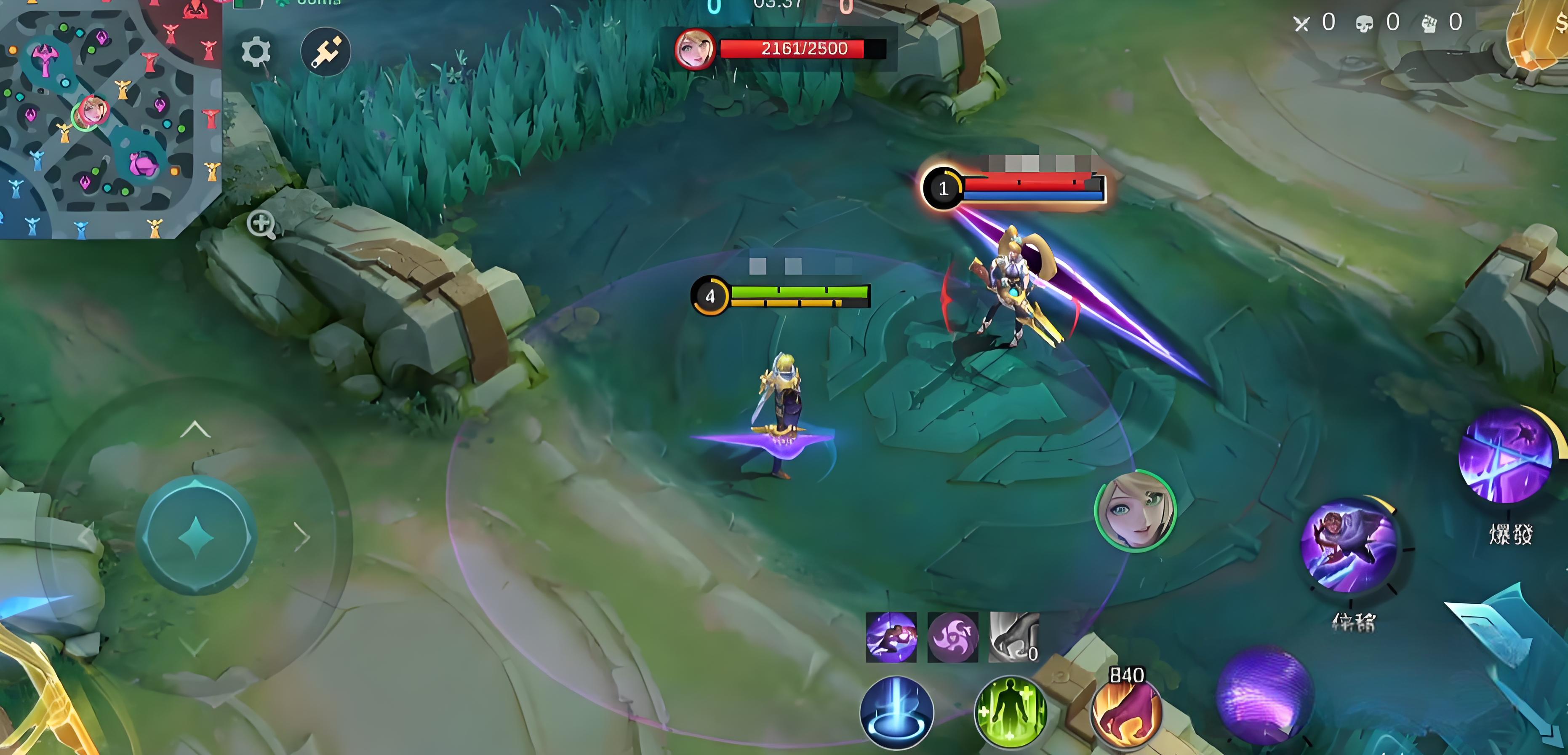Cast the purple flying-figure skill

click(1349, 545)
